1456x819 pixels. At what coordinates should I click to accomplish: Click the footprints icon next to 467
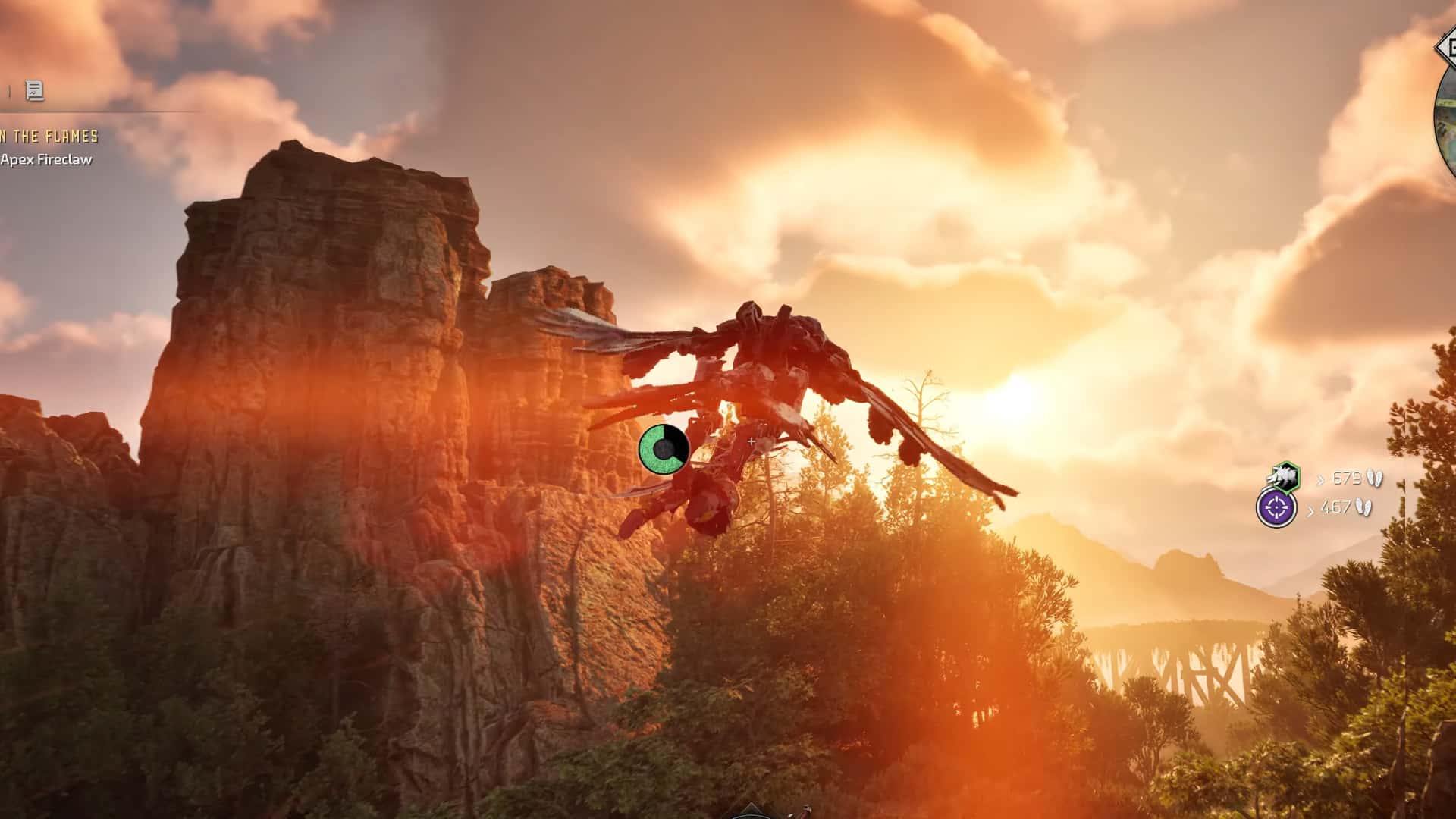coord(1365,508)
